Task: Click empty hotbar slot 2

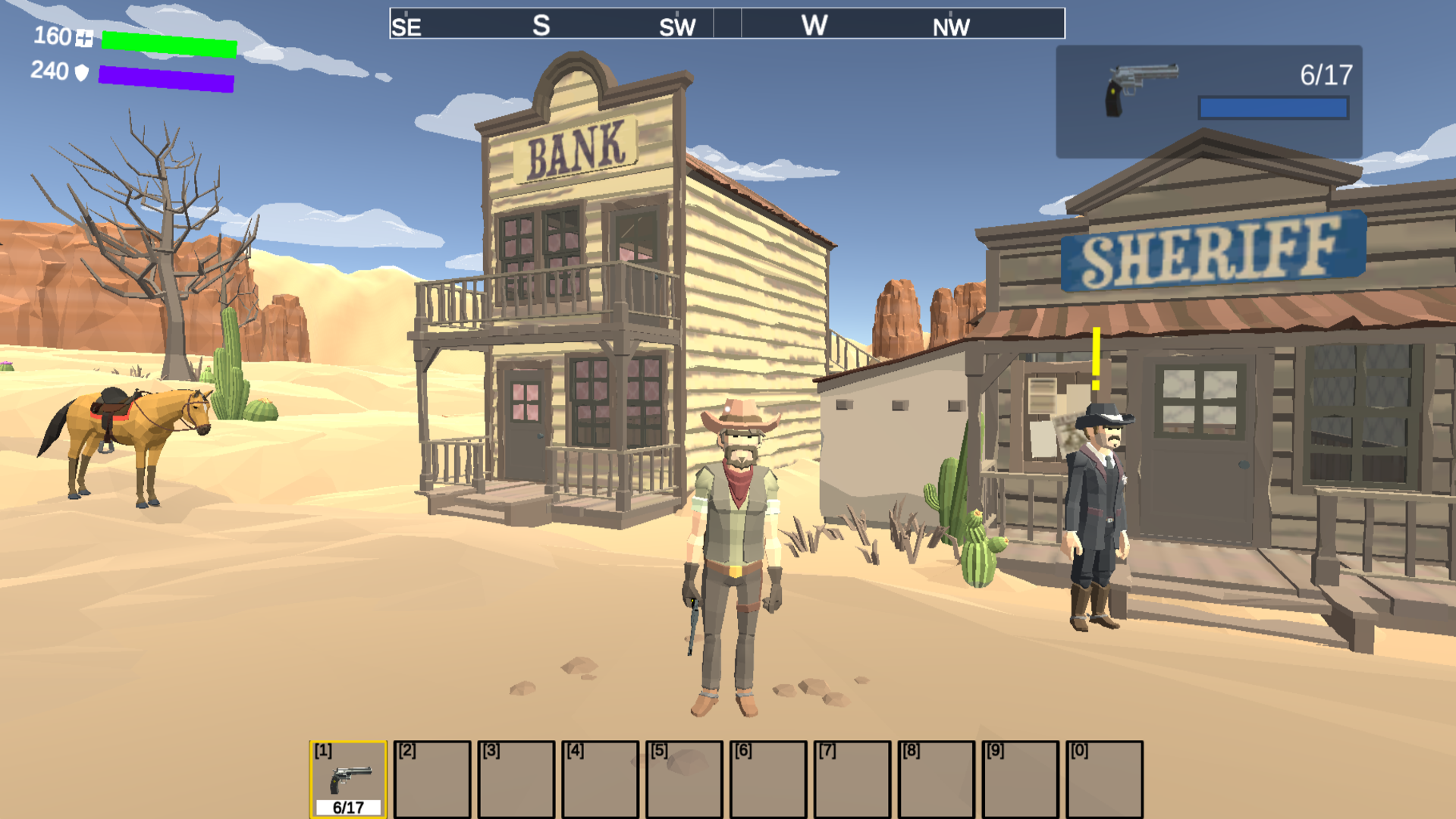Action: coord(432,777)
